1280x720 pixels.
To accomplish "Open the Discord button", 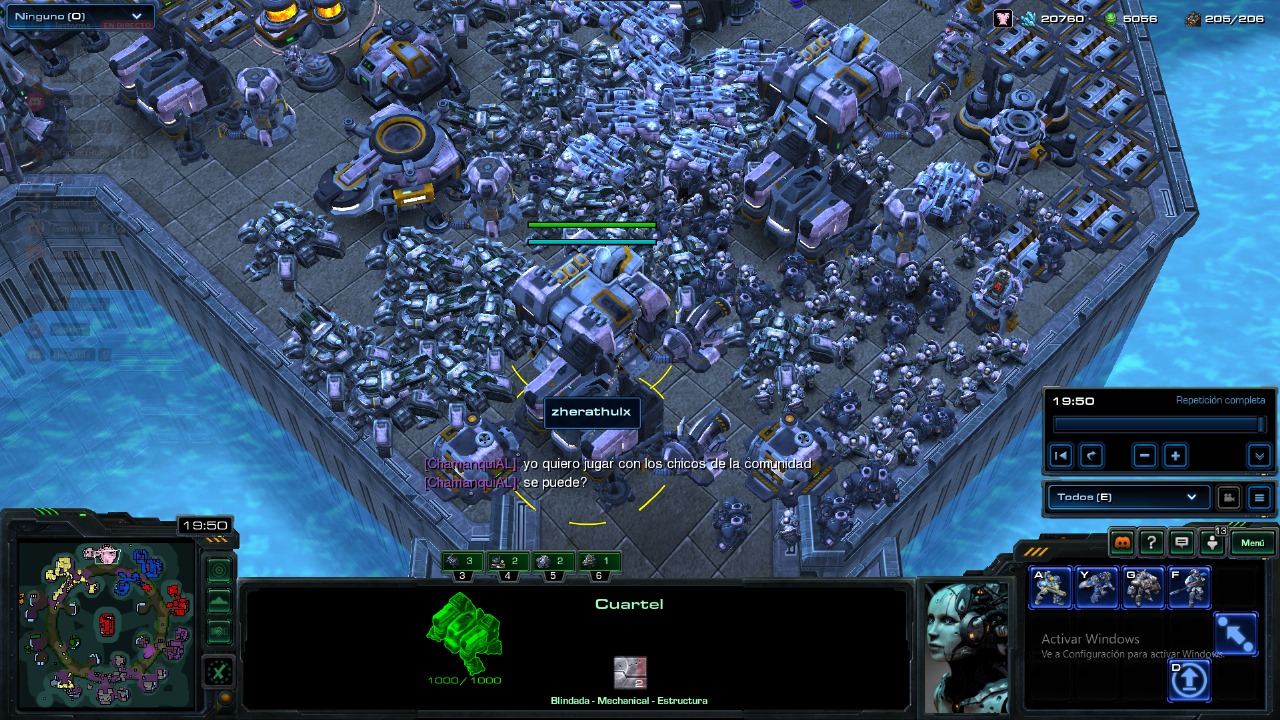I will pos(1122,543).
